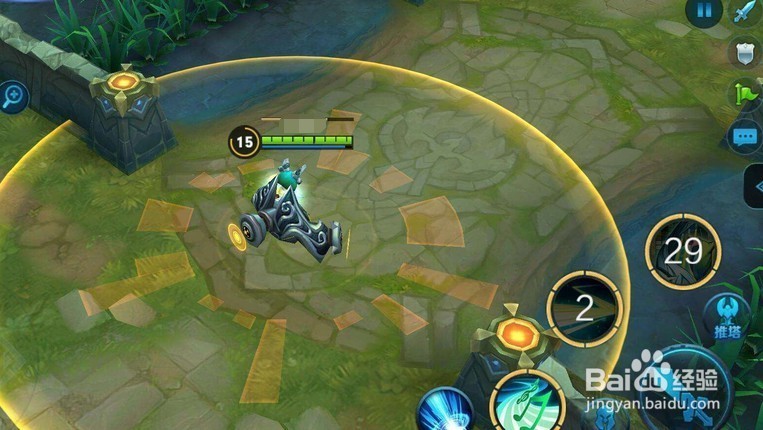
Task: Open the quick chat speech bubble
Action: (744, 137)
